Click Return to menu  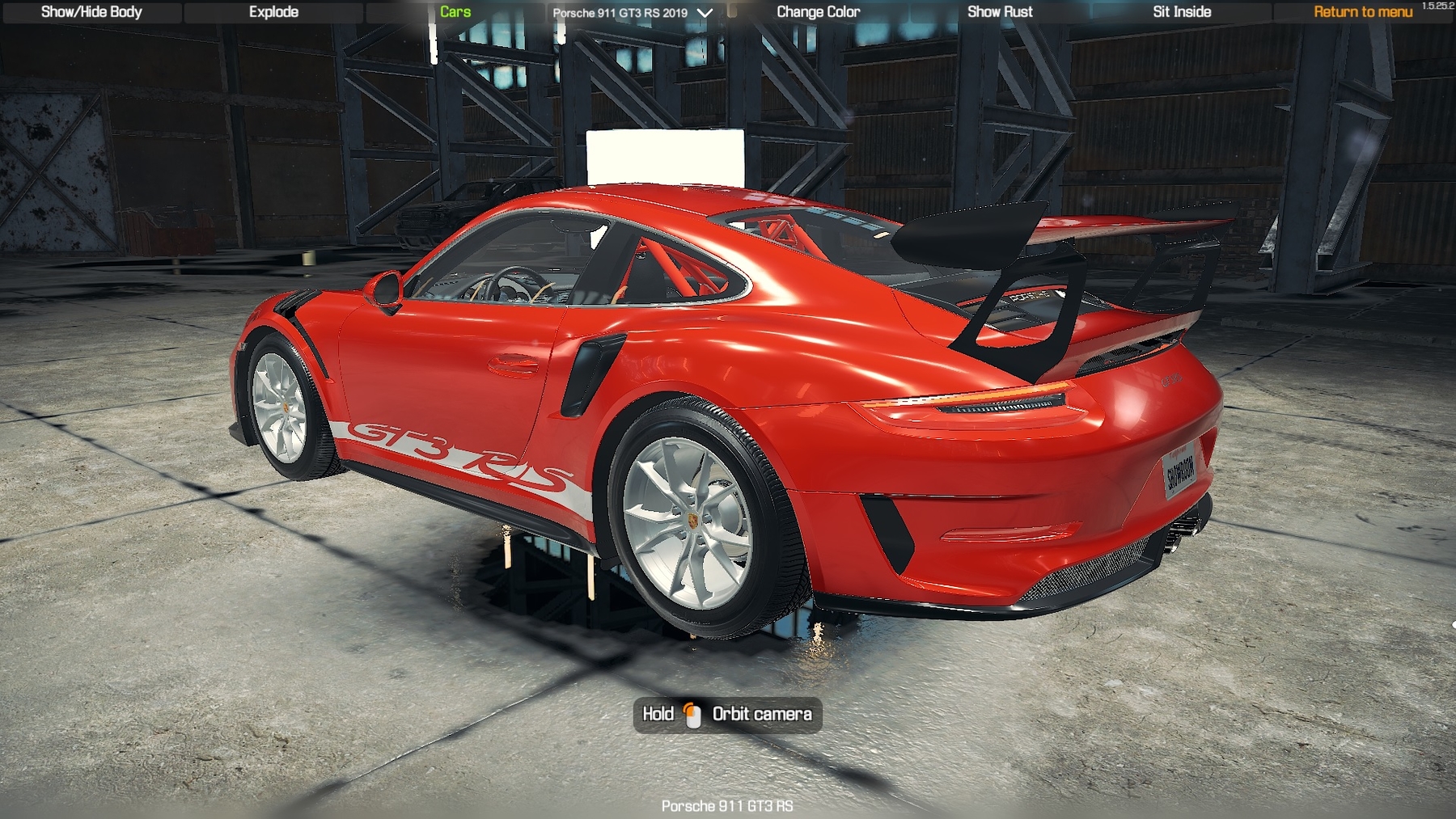point(1362,12)
